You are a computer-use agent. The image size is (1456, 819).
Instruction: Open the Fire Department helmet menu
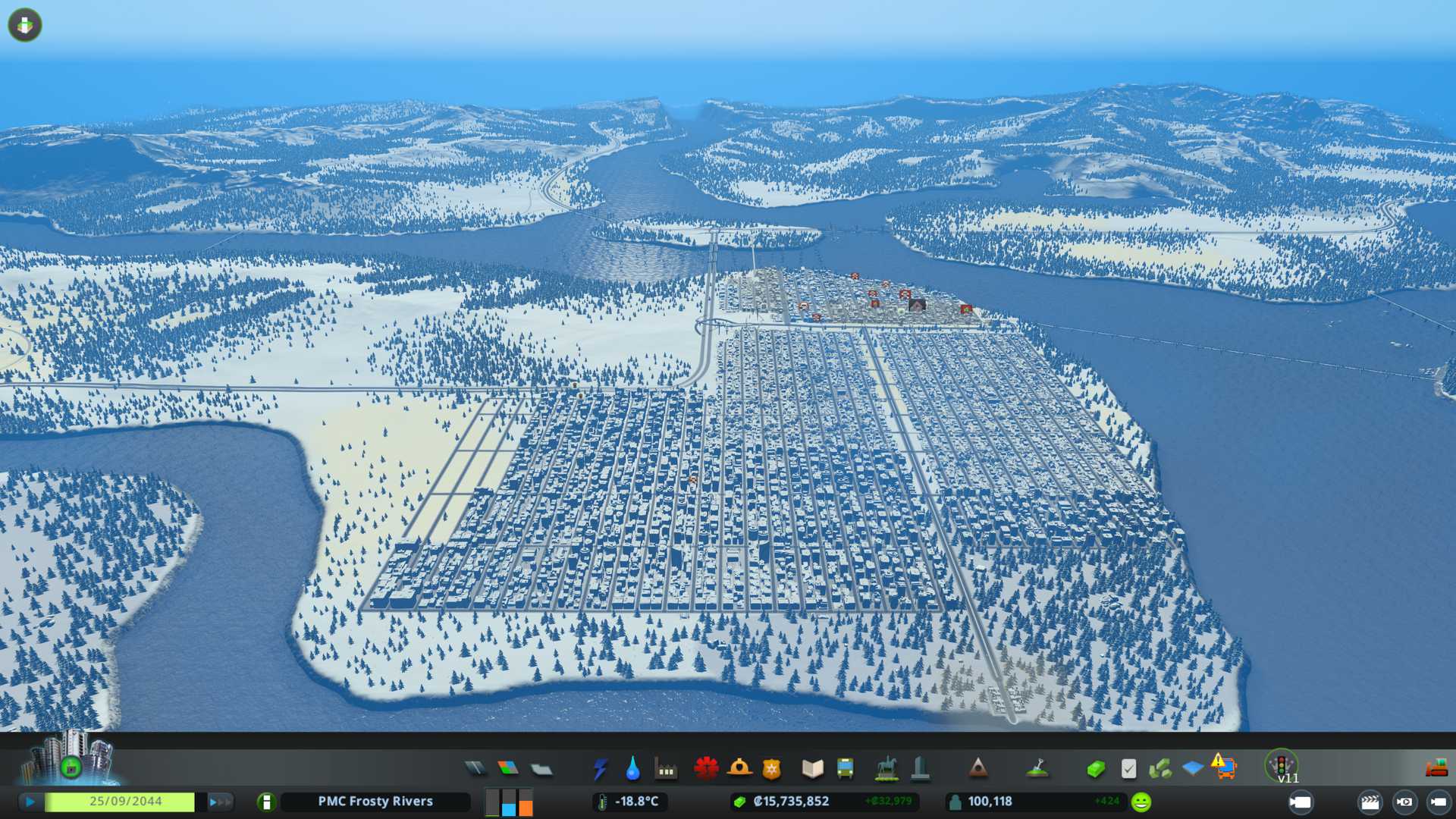pyautogui.click(x=739, y=769)
